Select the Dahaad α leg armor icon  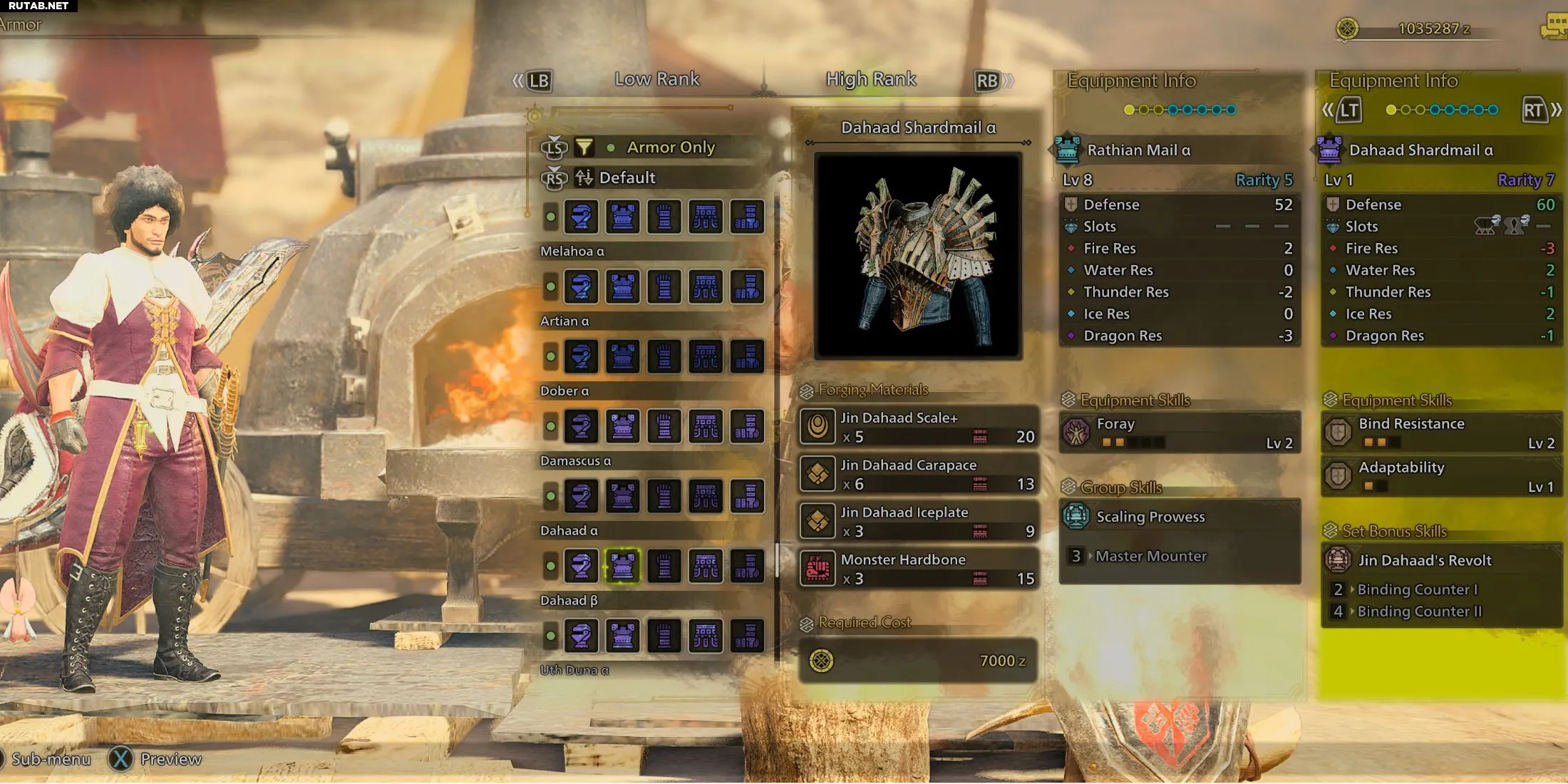[747, 496]
